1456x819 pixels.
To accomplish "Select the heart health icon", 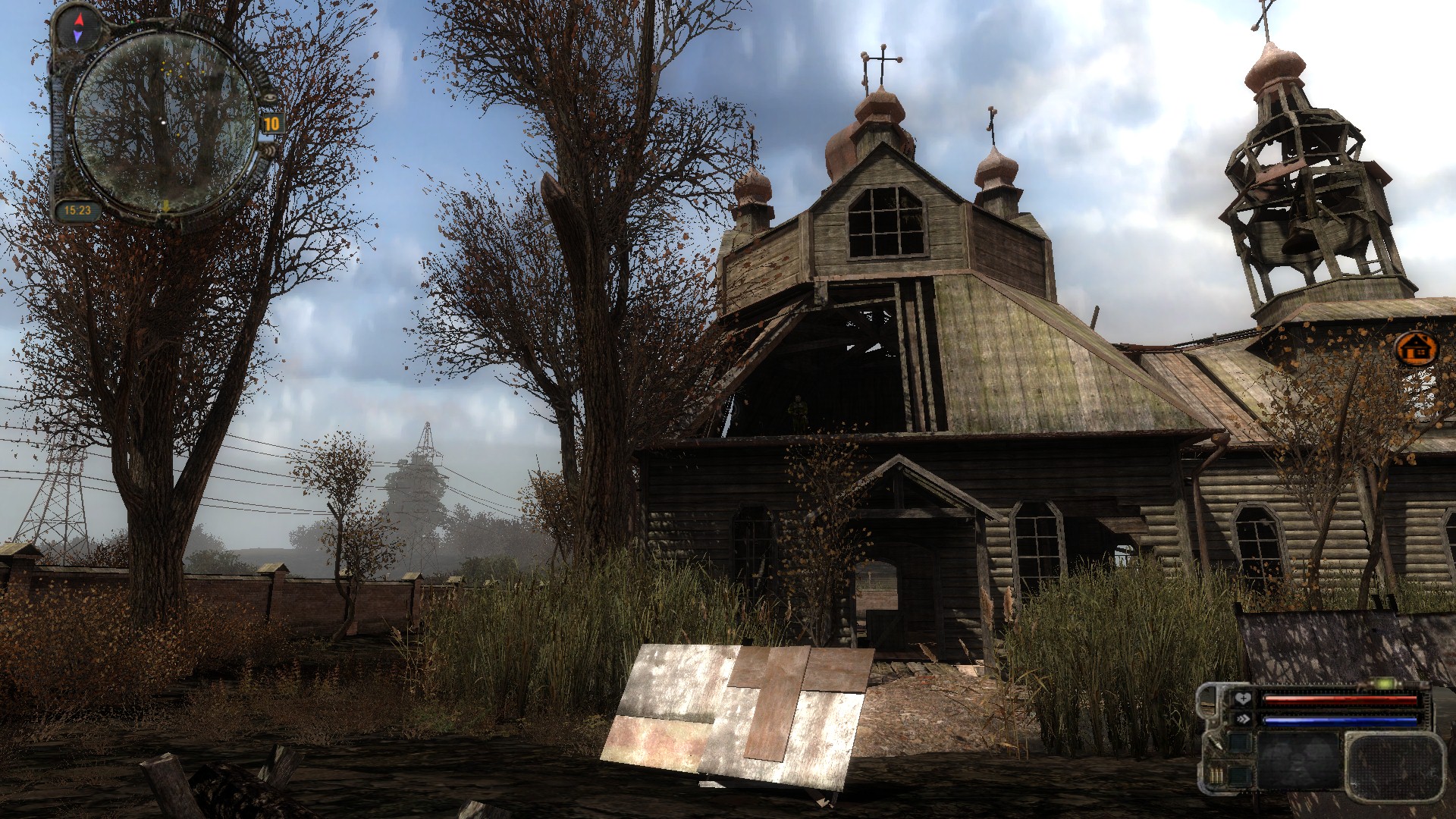I will [1242, 699].
